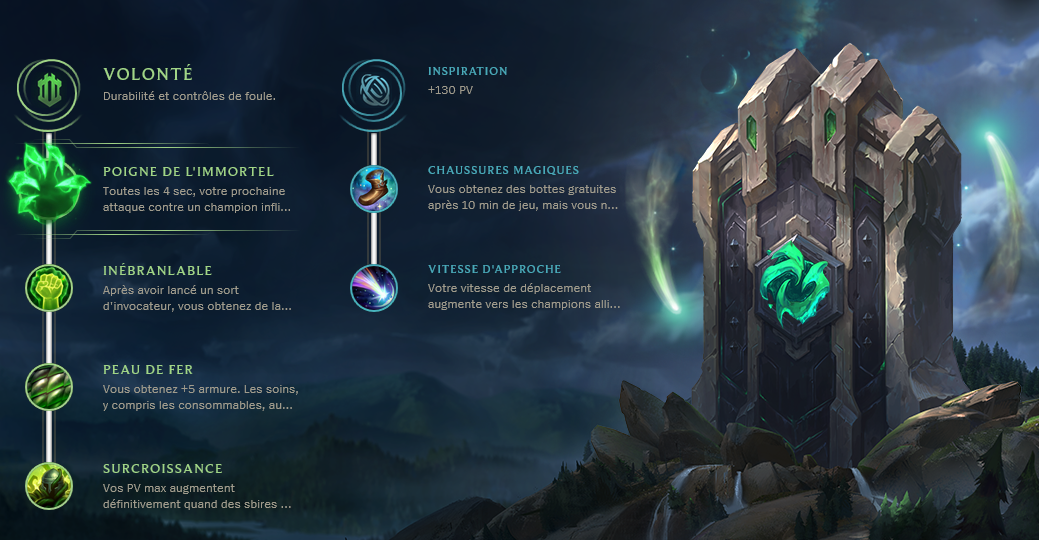The width and height of the screenshot is (1039, 540).
Task: Select the Peau de fer rune icon
Action: pos(49,387)
